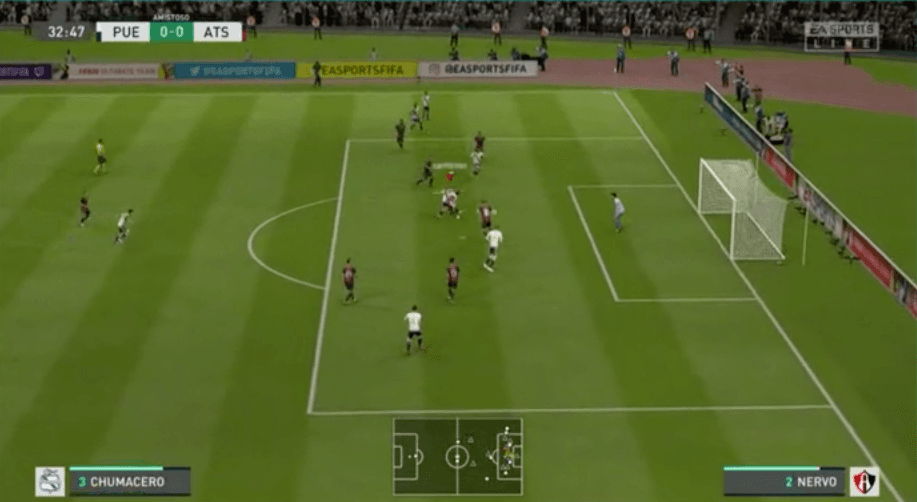Screen dimensions: 917x502
Task: Click the Nervo player name panel
Action: 784,481
